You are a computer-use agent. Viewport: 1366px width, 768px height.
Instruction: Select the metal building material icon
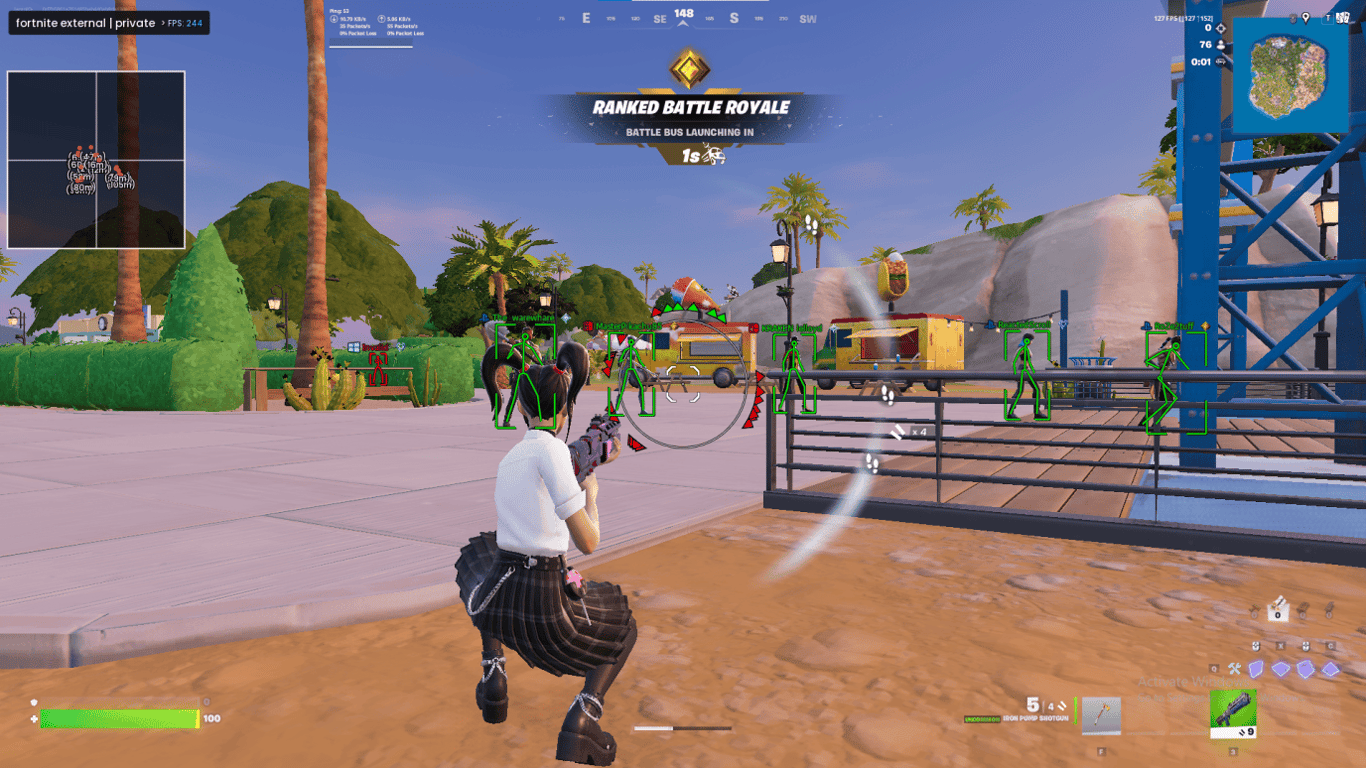pyautogui.click(x=1329, y=611)
